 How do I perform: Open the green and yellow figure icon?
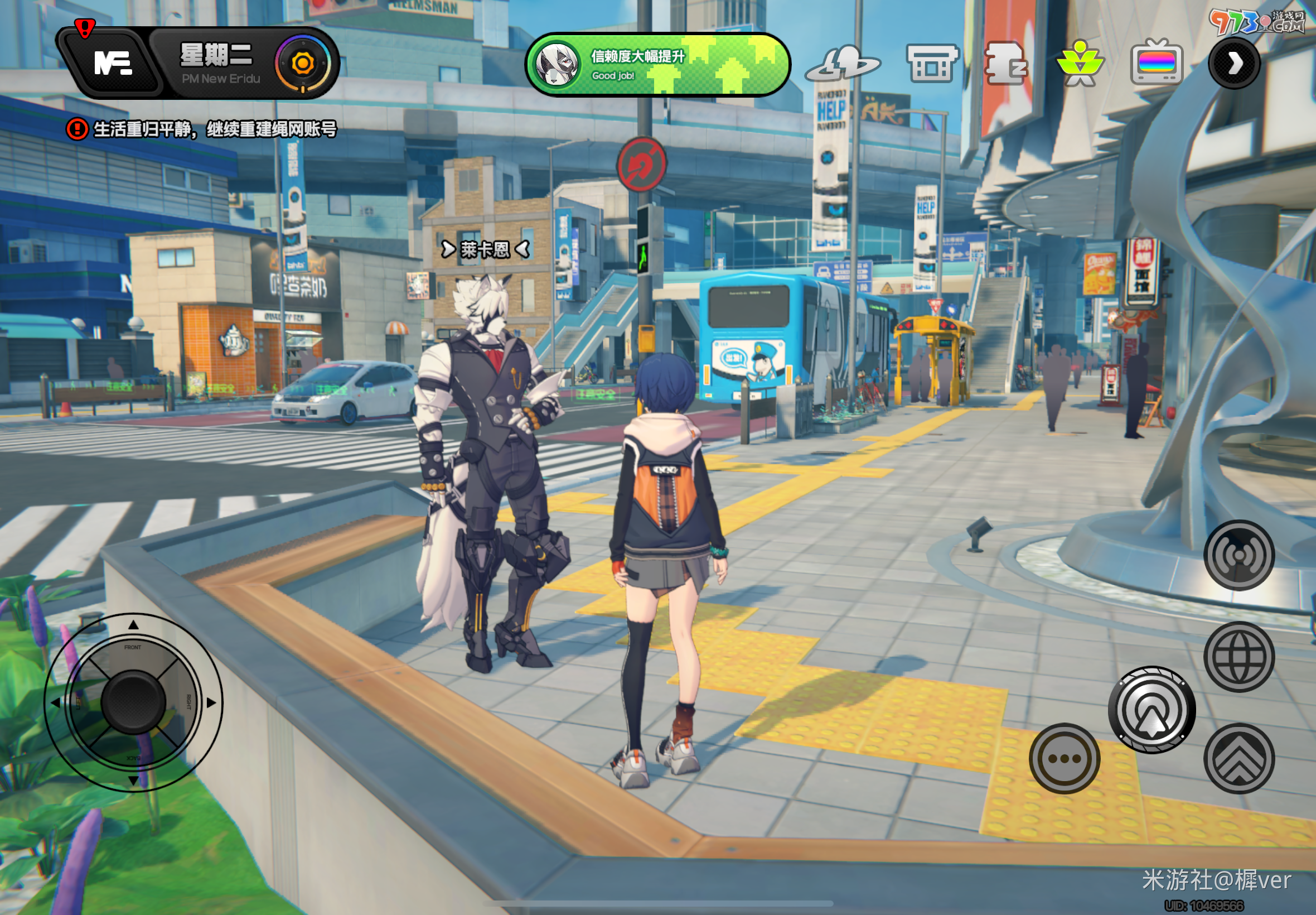click(x=1080, y=64)
